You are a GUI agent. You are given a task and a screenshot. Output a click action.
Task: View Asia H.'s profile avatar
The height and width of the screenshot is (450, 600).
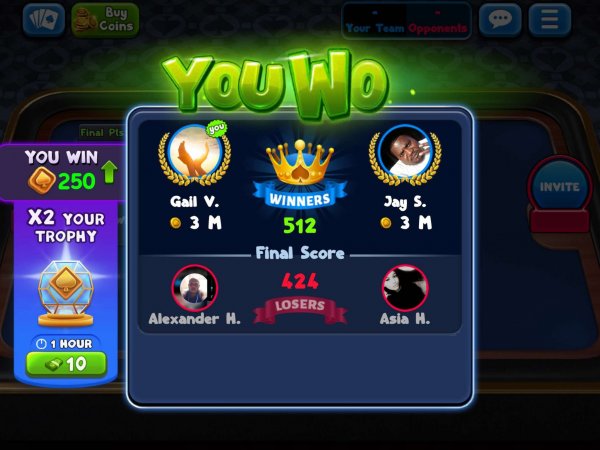click(405, 288)
